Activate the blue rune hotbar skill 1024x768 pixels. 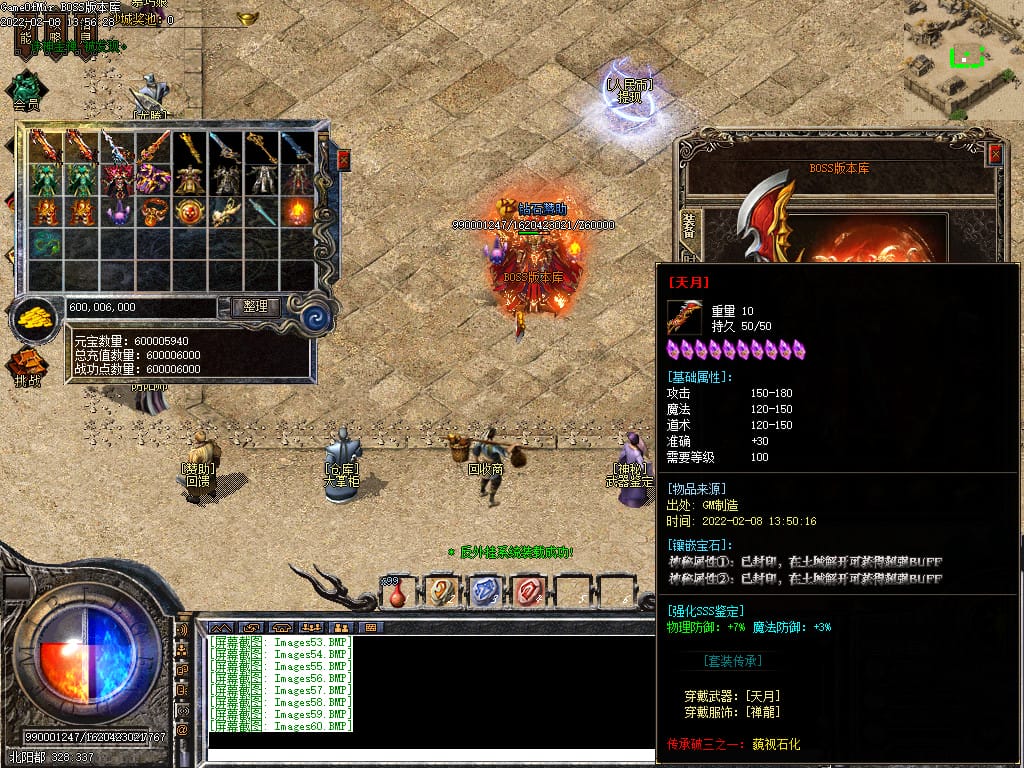(484, 591)
